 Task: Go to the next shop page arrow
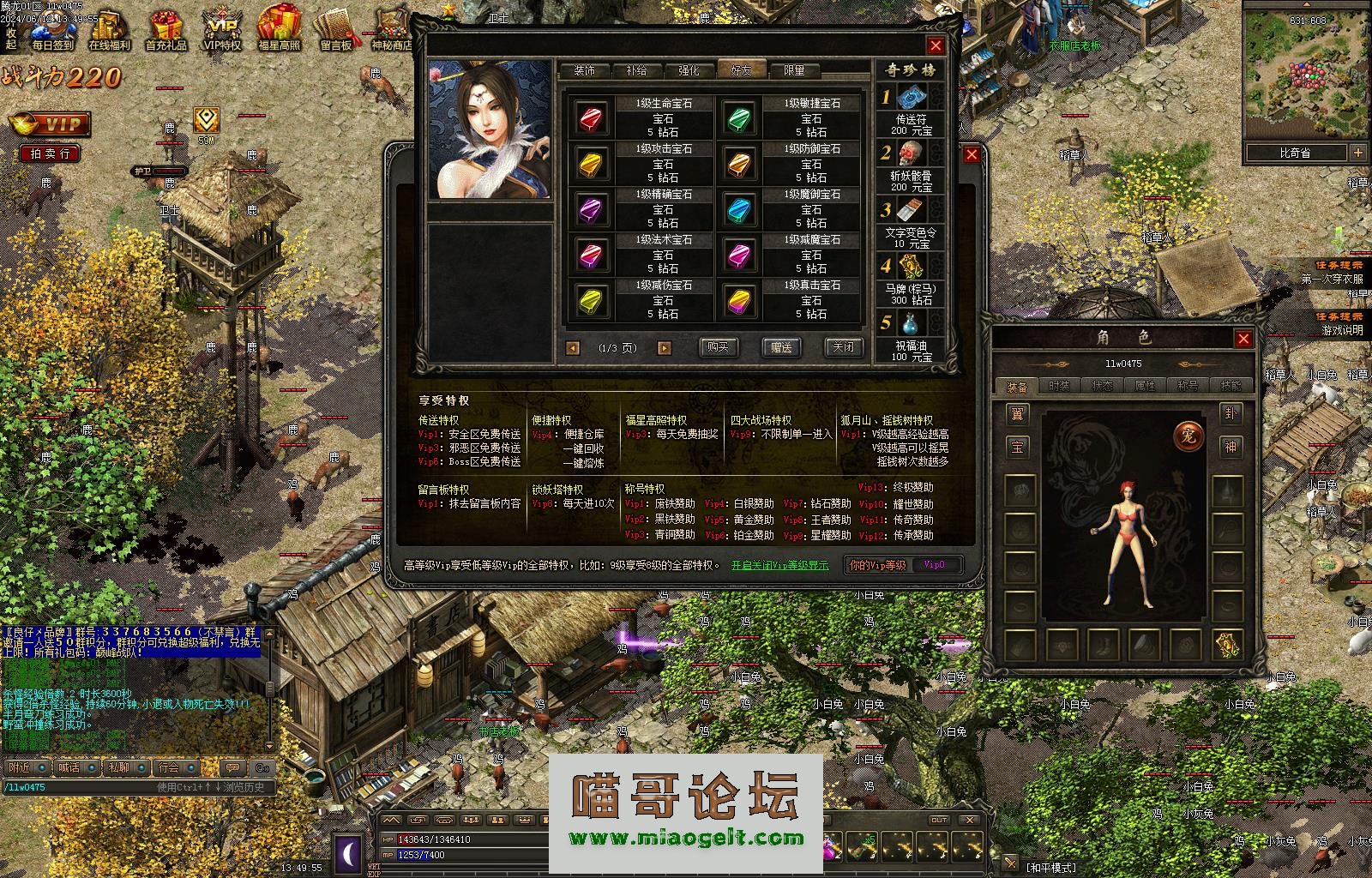[x=664, y=348]
